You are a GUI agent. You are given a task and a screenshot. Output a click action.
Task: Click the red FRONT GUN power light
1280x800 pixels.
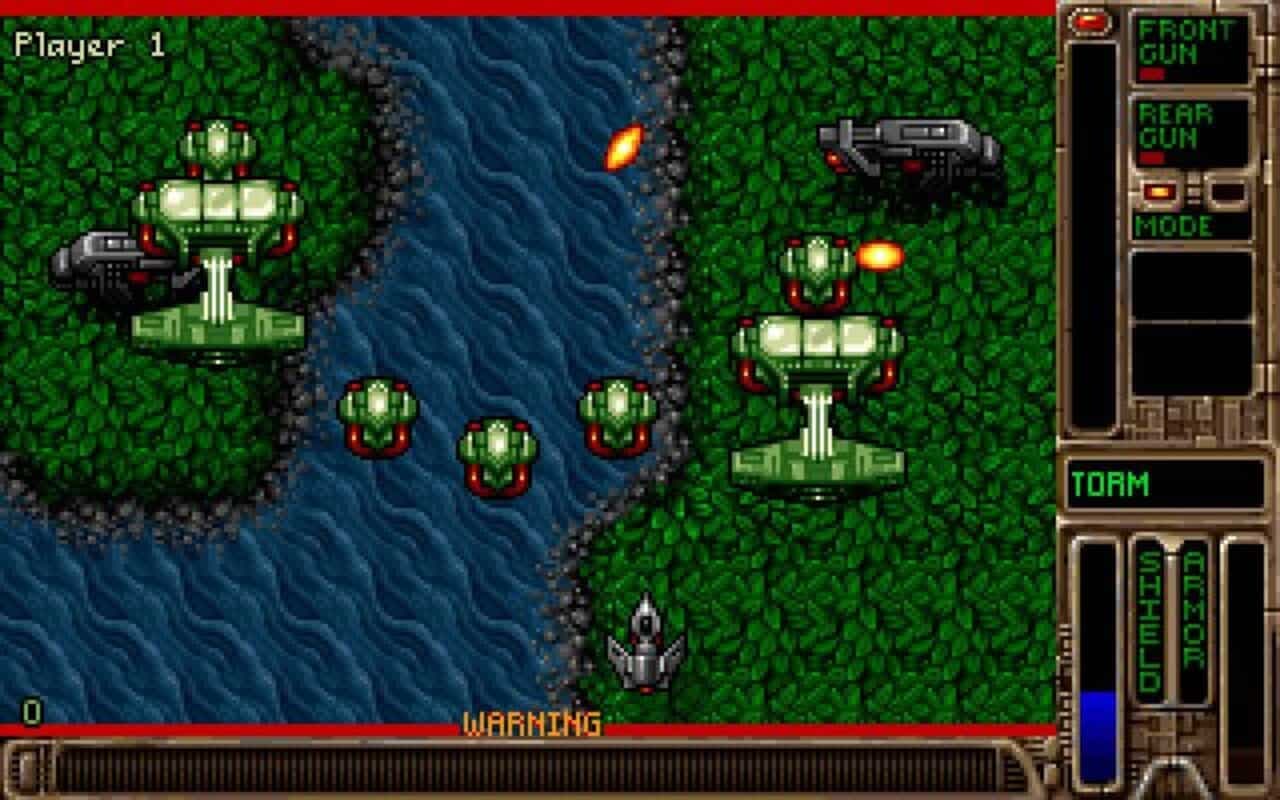[x=1152, y=72]
